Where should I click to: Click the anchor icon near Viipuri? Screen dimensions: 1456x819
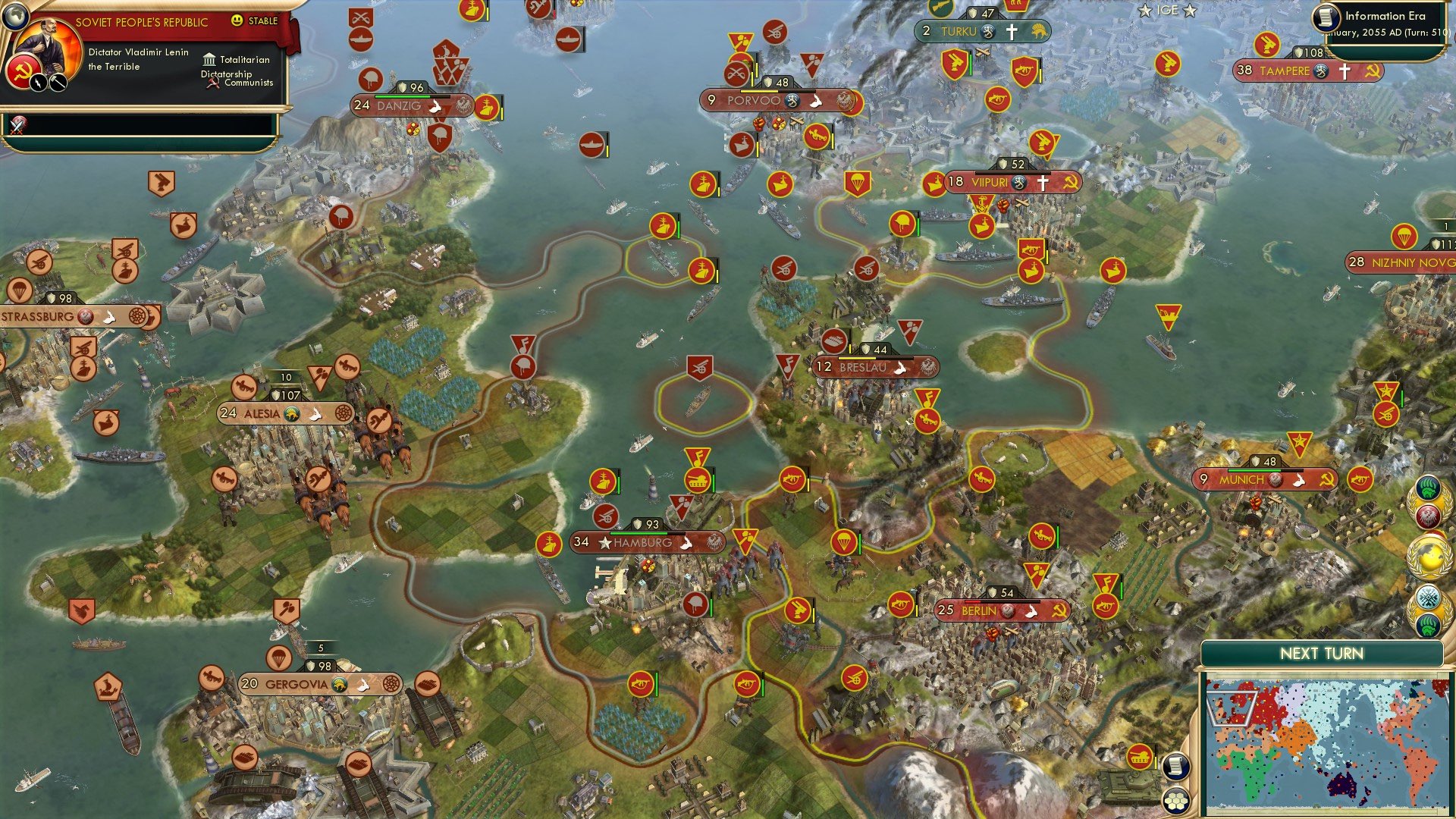point(983,203)
